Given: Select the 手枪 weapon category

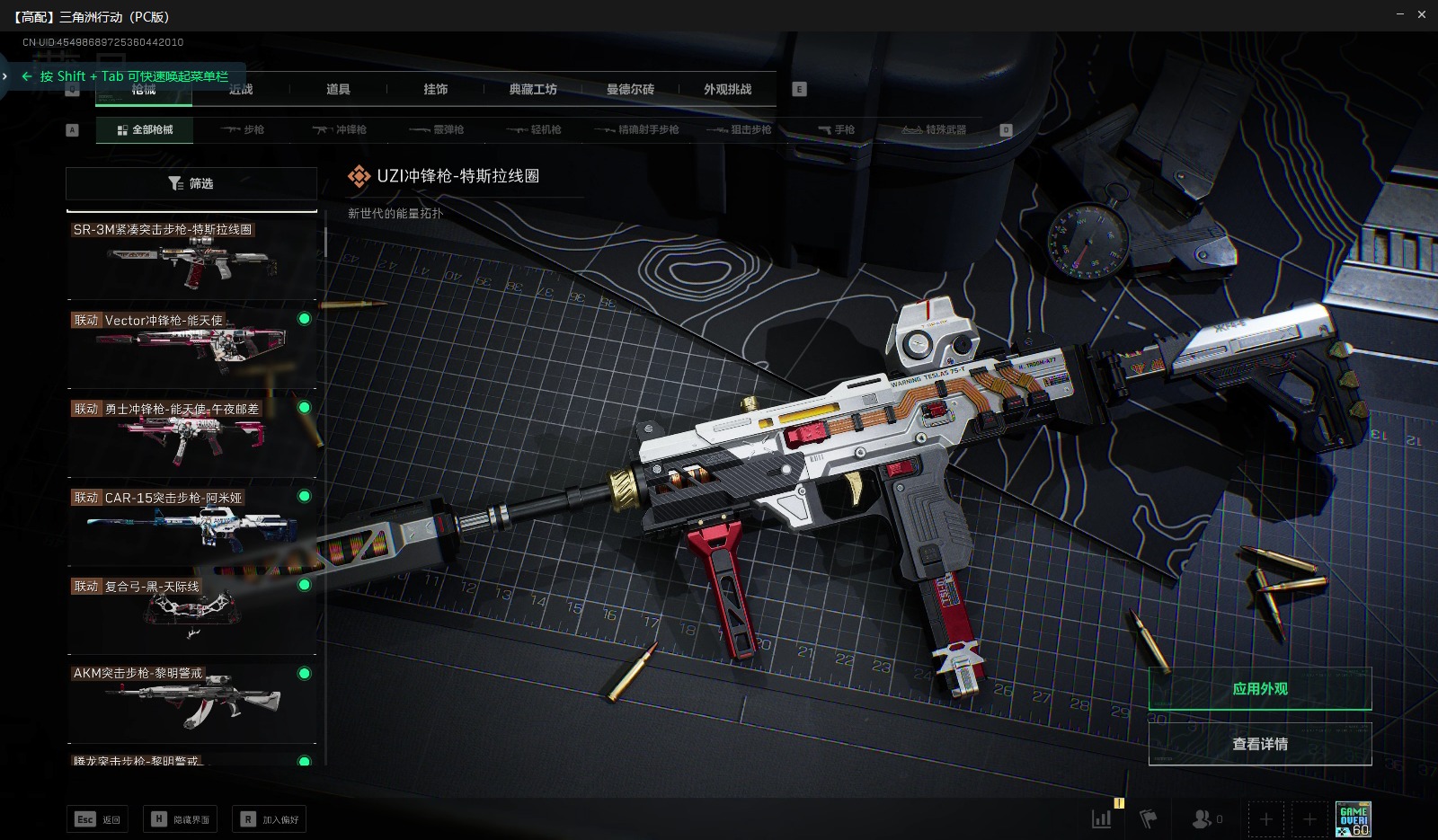Looking at the screenshot, I should pos(837,130).
